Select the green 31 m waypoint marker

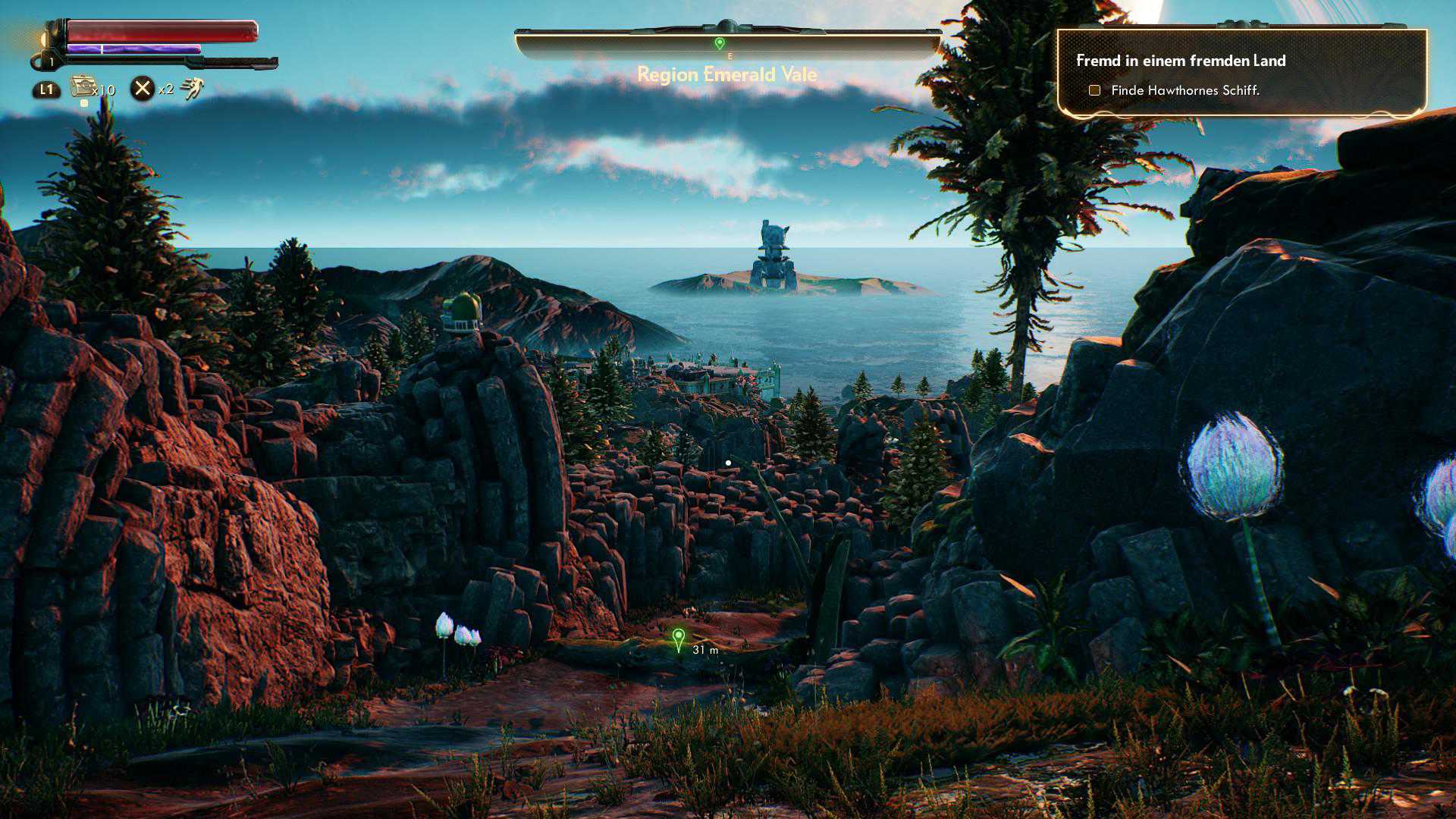click(x=679, y=639)
